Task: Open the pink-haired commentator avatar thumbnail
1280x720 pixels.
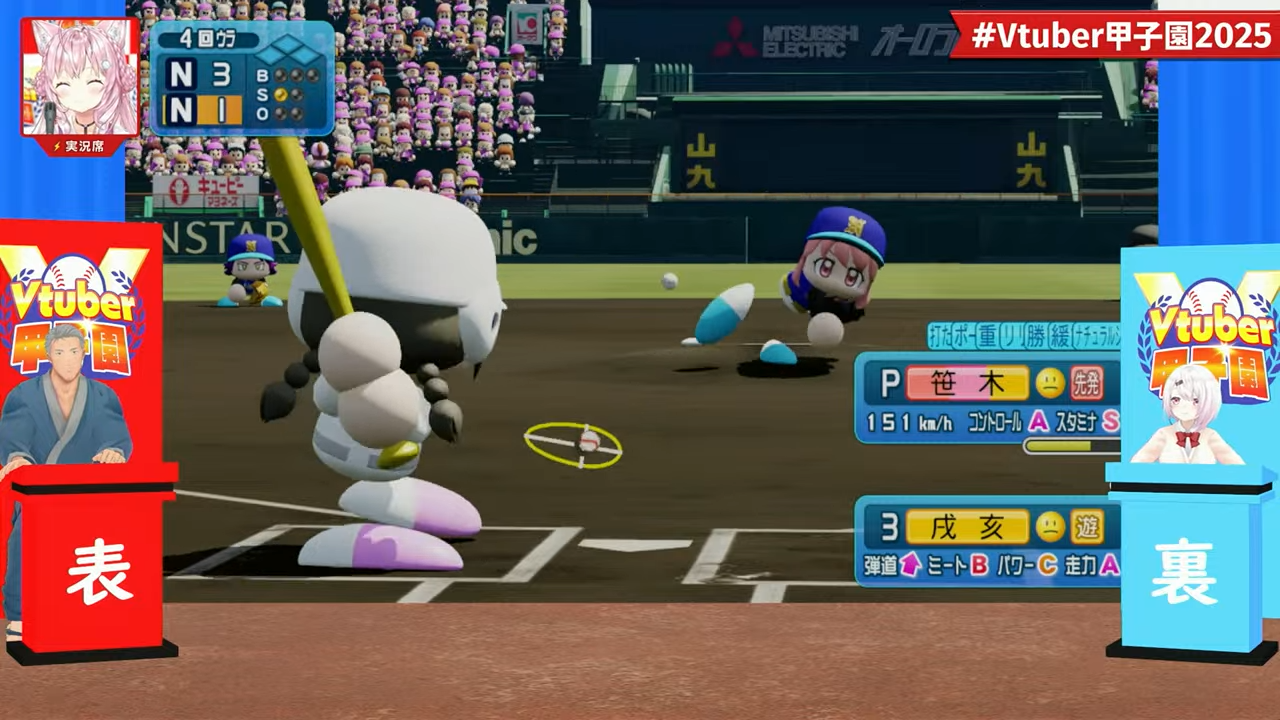Action: (x=80, y=77)
